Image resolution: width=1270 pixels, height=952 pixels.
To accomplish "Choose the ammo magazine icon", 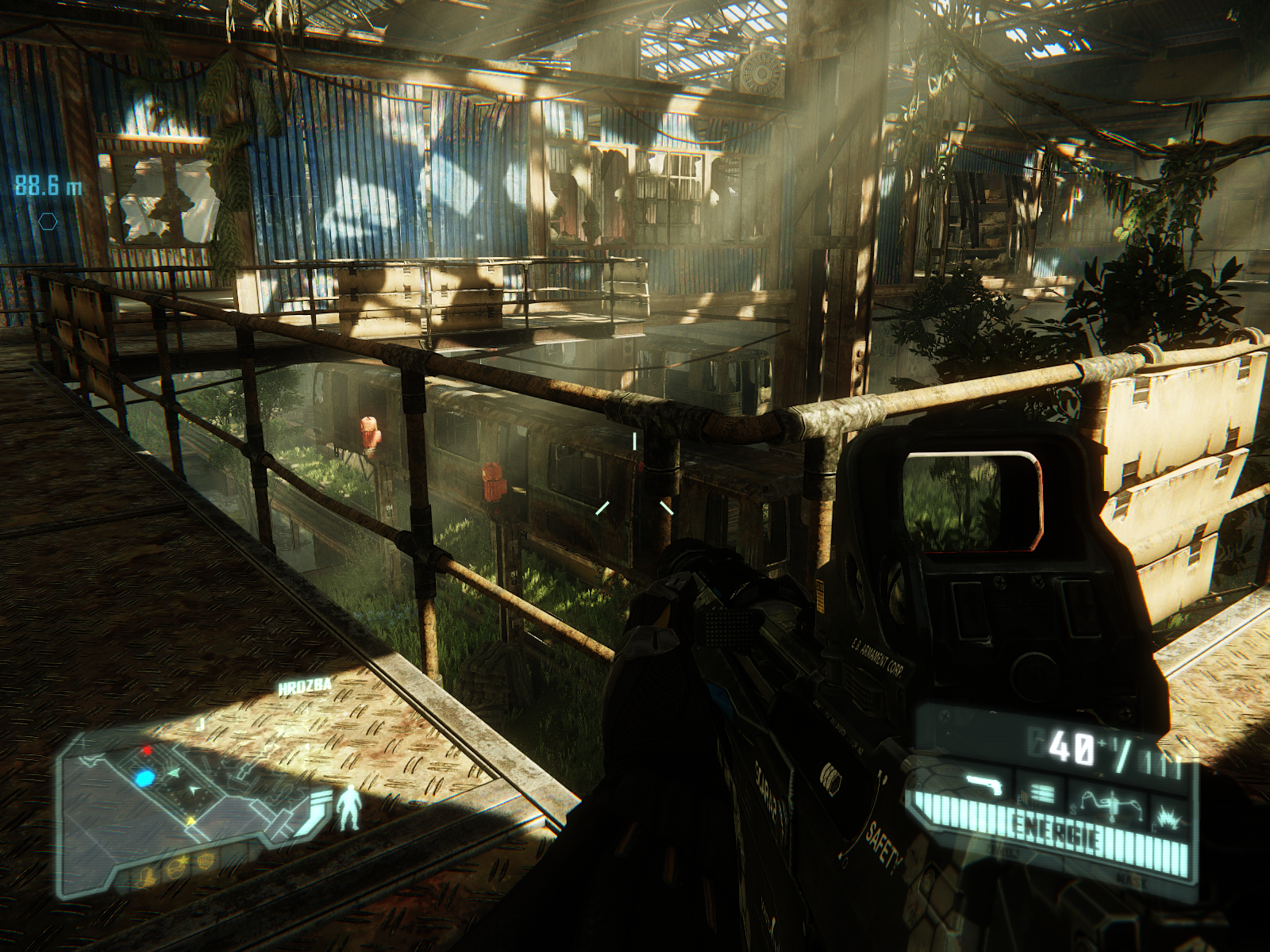I will click(1042, 792).
